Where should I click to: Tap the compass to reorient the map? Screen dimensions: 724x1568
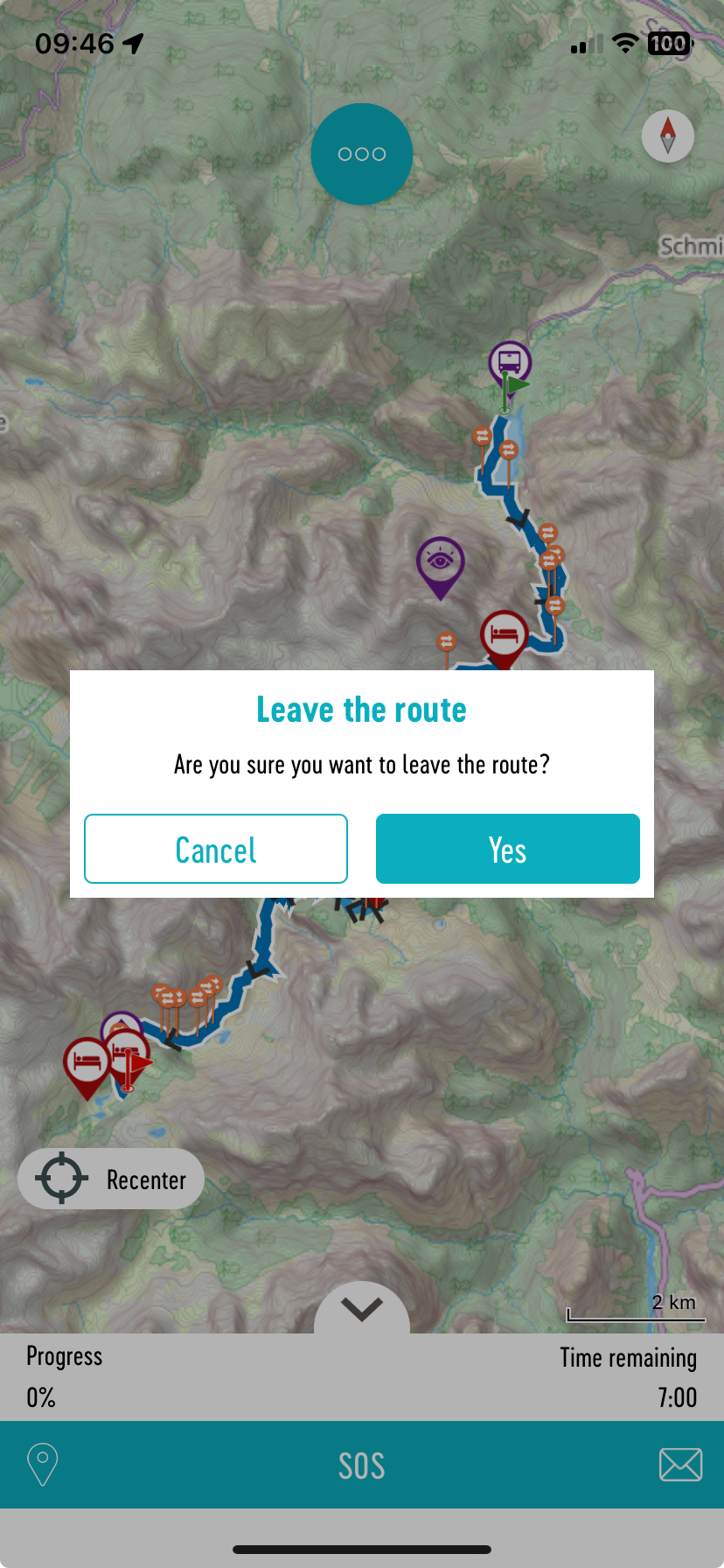[x=668, y=136]
